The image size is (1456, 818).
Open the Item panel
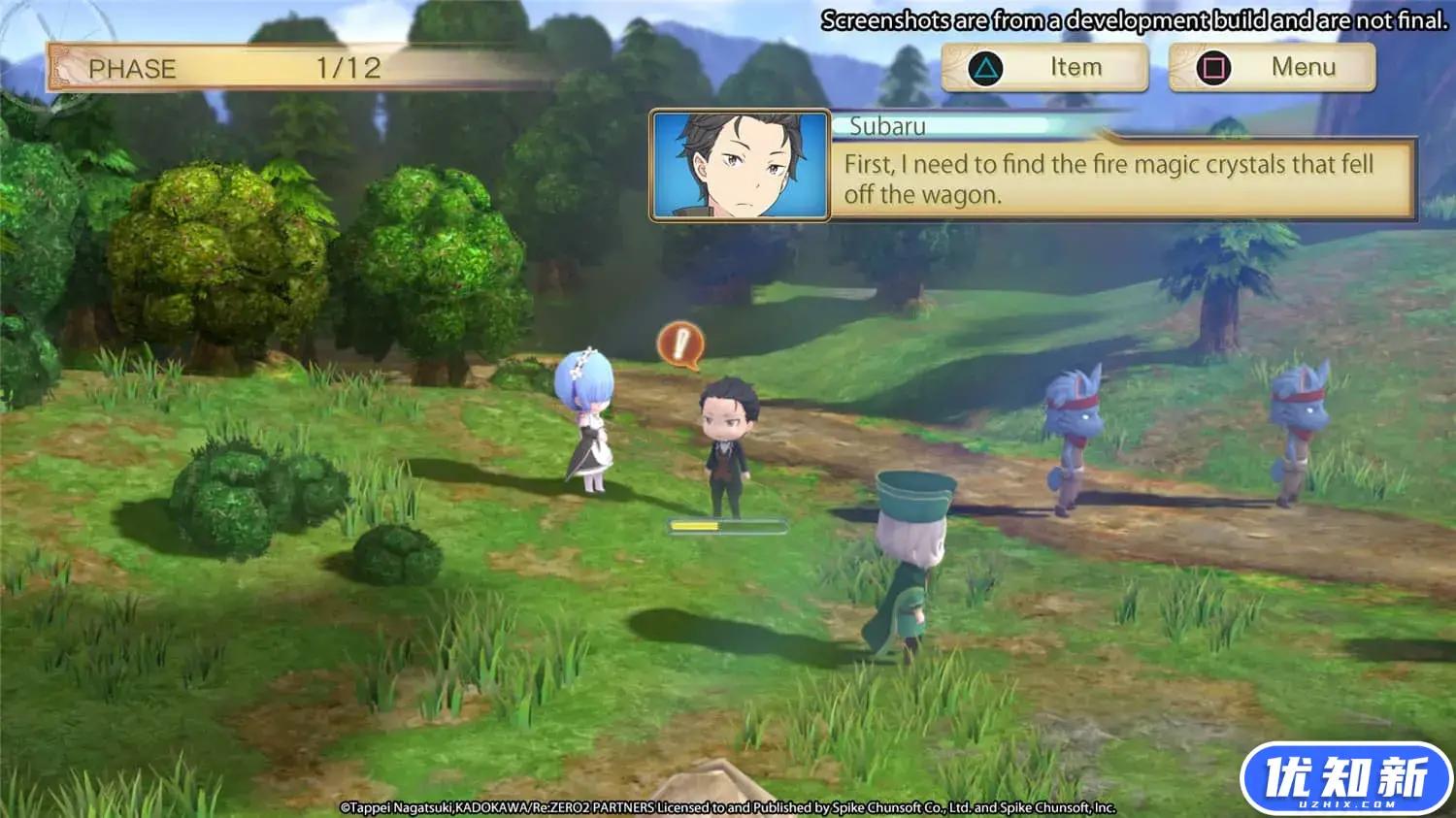(1045, 68)
